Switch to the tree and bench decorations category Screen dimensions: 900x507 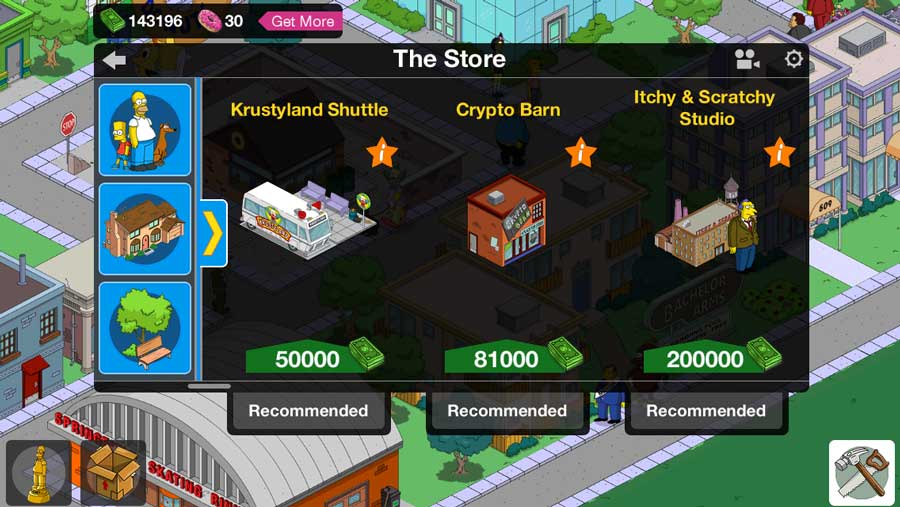click(x=145, y=328)
